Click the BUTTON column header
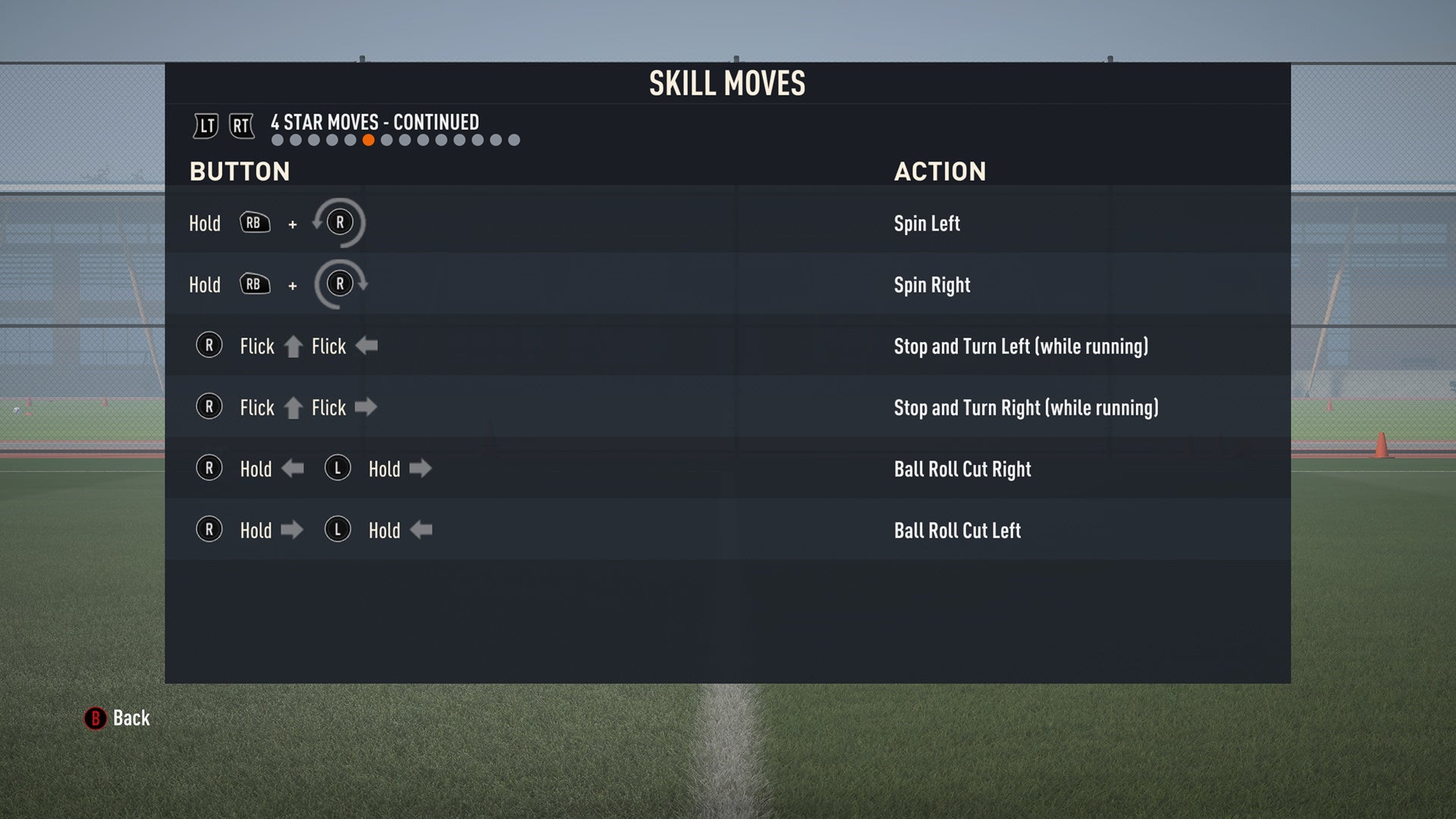The height and width of the screenshot is (819, 1456). click(x=240, y=172)
